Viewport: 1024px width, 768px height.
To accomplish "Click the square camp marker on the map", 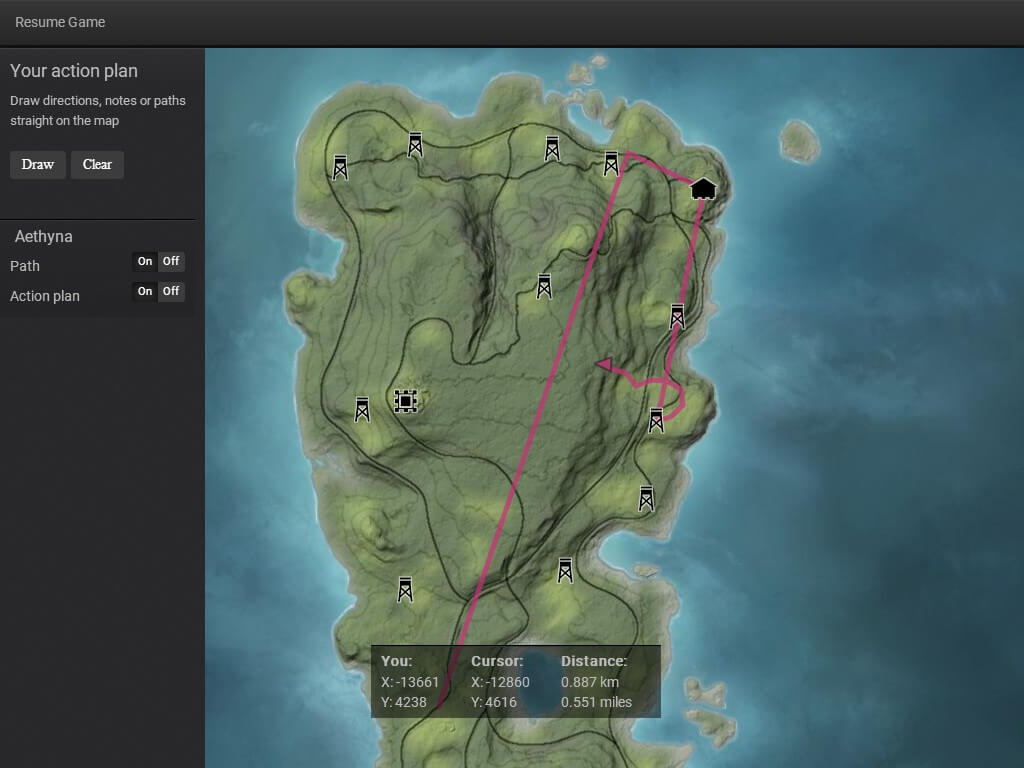I will (x=405, y=401).
